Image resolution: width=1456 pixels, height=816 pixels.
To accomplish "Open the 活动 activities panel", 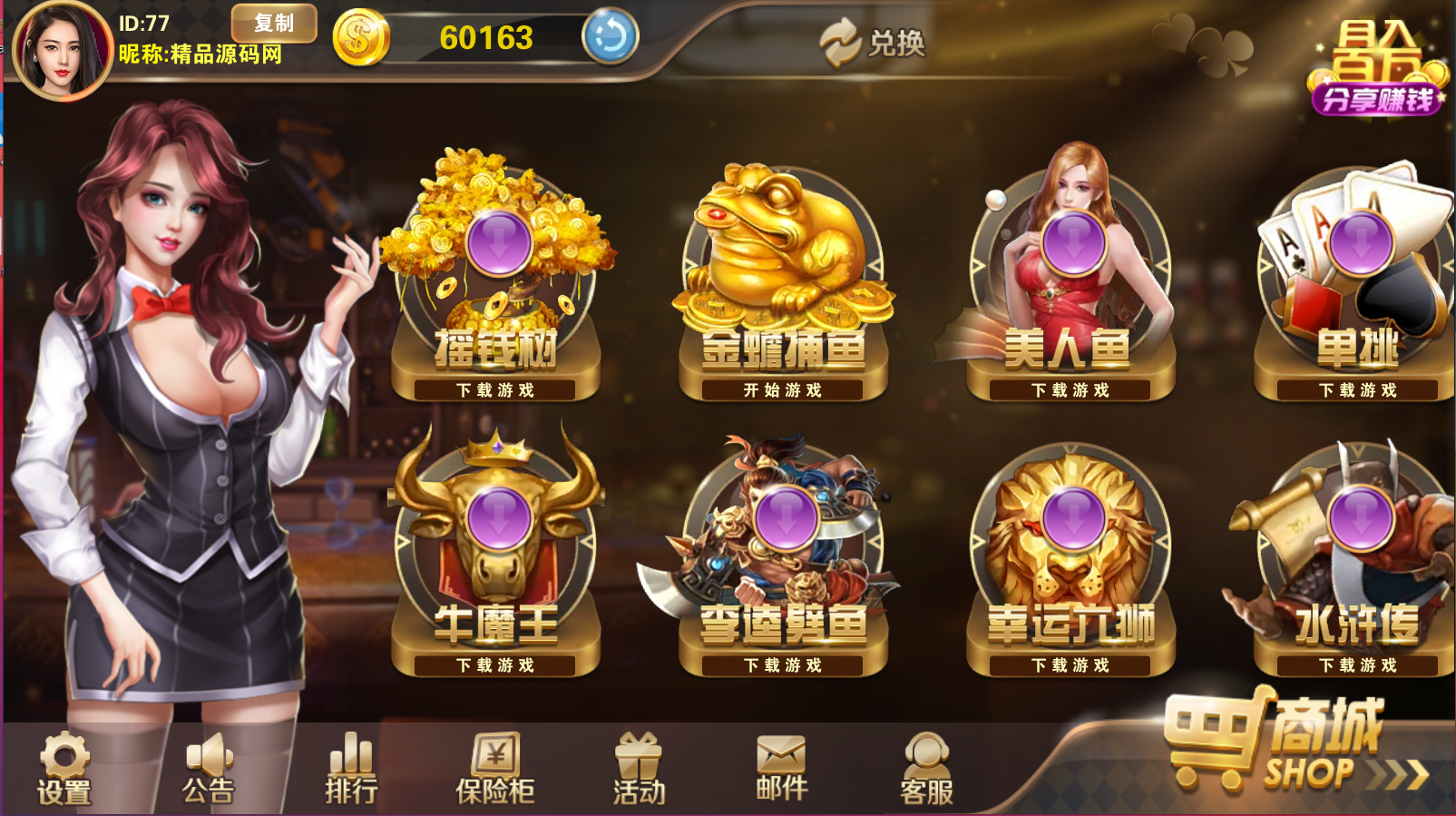I will click(x=640, y=771).
